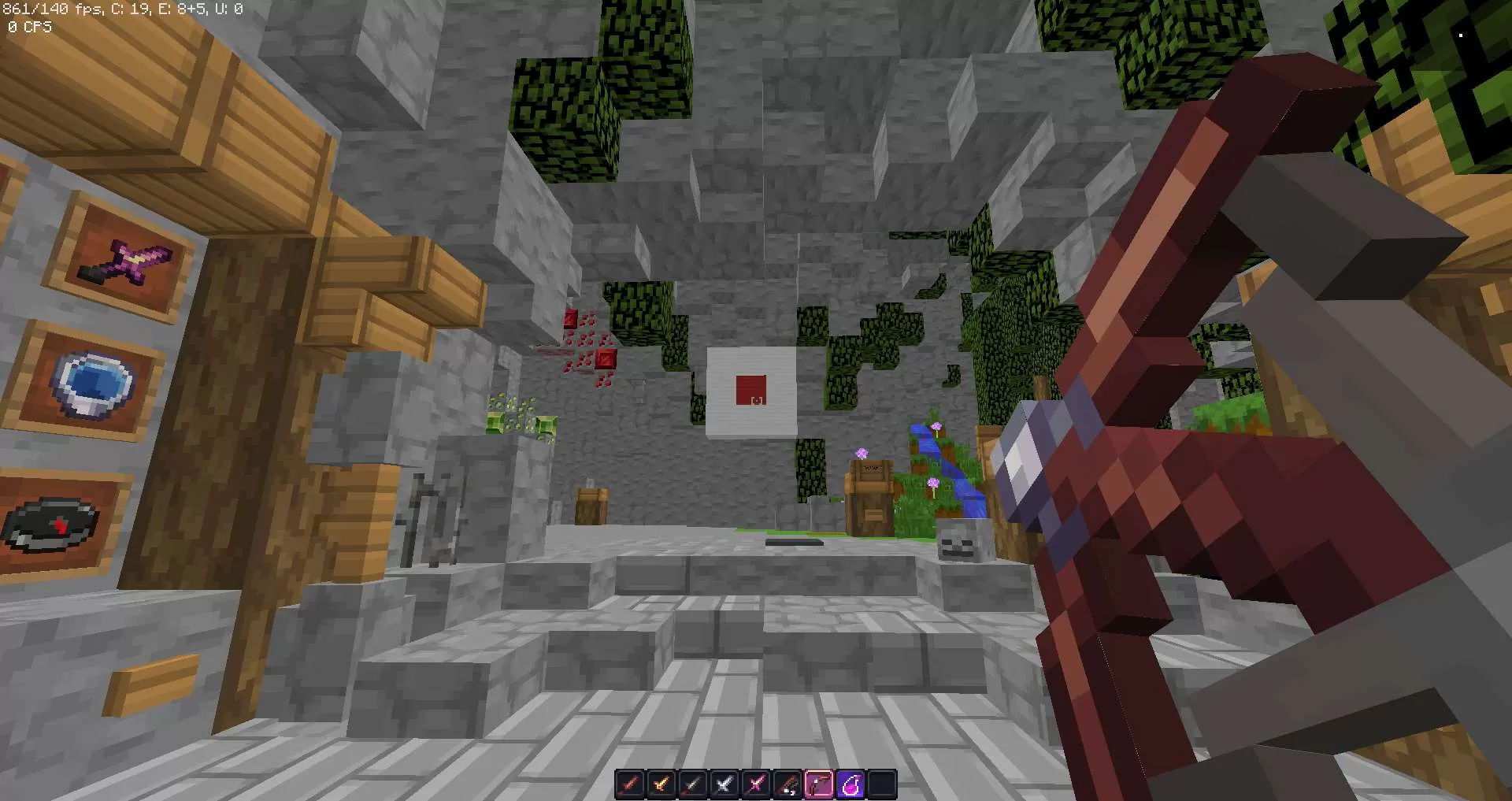
Task: Select the bow in the highlighted hotbar slot
Action: pos(819,782)
